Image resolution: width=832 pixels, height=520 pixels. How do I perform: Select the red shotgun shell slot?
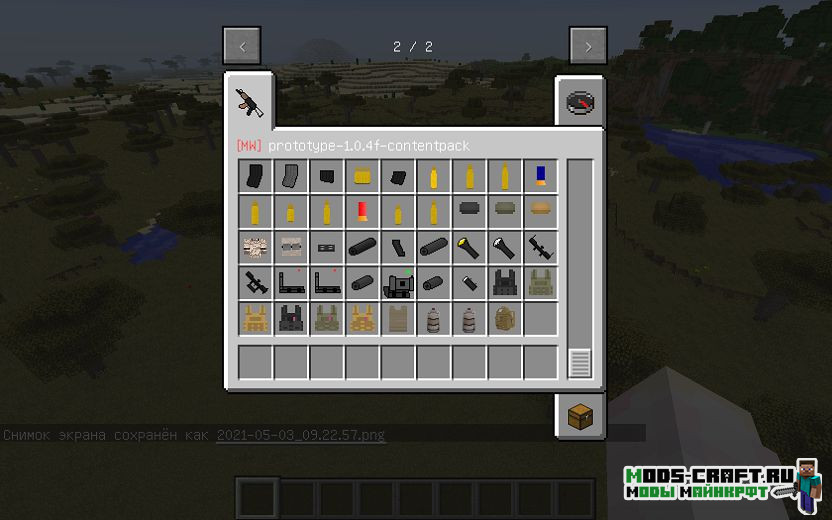[363, 212]
